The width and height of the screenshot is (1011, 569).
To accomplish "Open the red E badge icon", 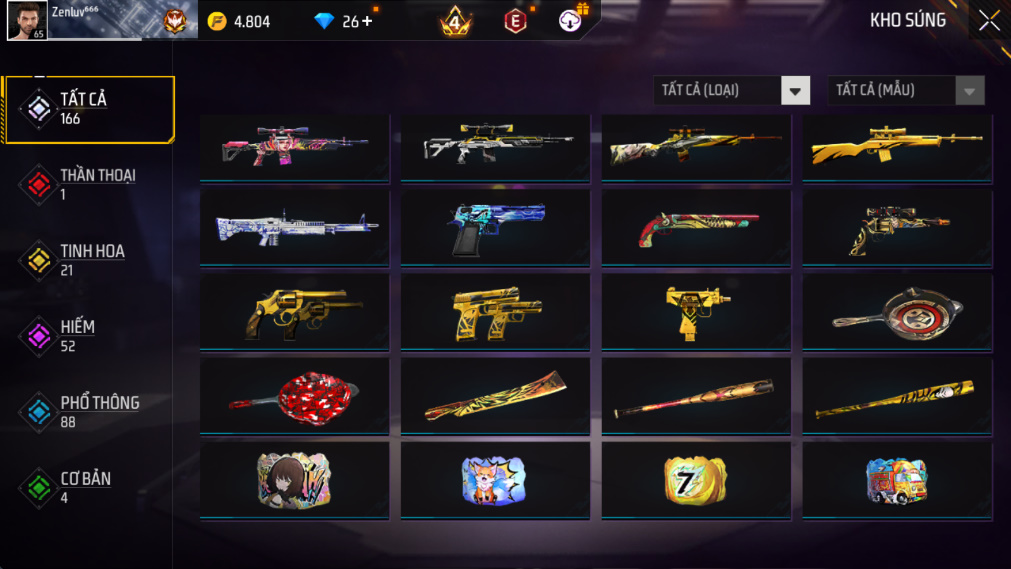I will click(515, 21).
